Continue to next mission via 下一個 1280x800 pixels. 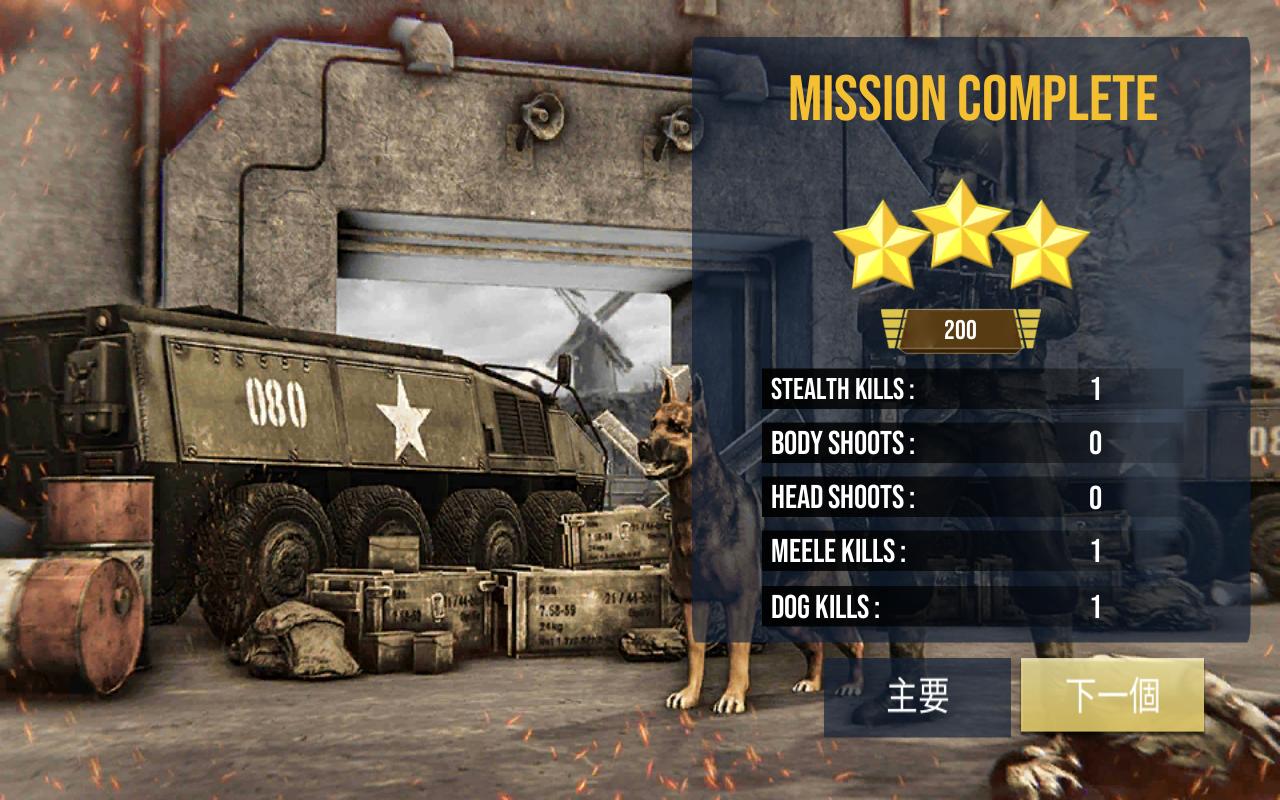[x=1112, y=695]
